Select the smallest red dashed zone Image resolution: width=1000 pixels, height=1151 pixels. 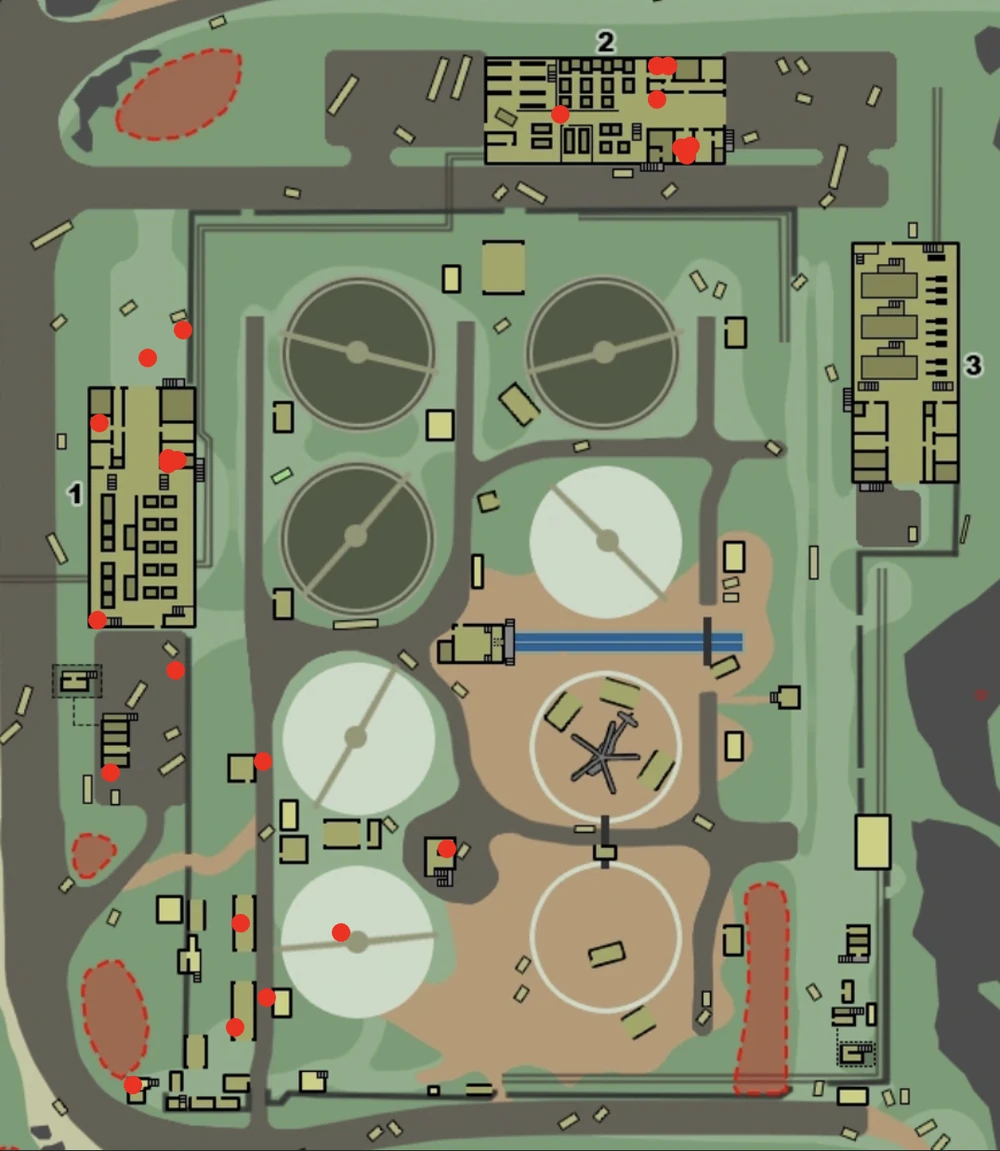92,855
